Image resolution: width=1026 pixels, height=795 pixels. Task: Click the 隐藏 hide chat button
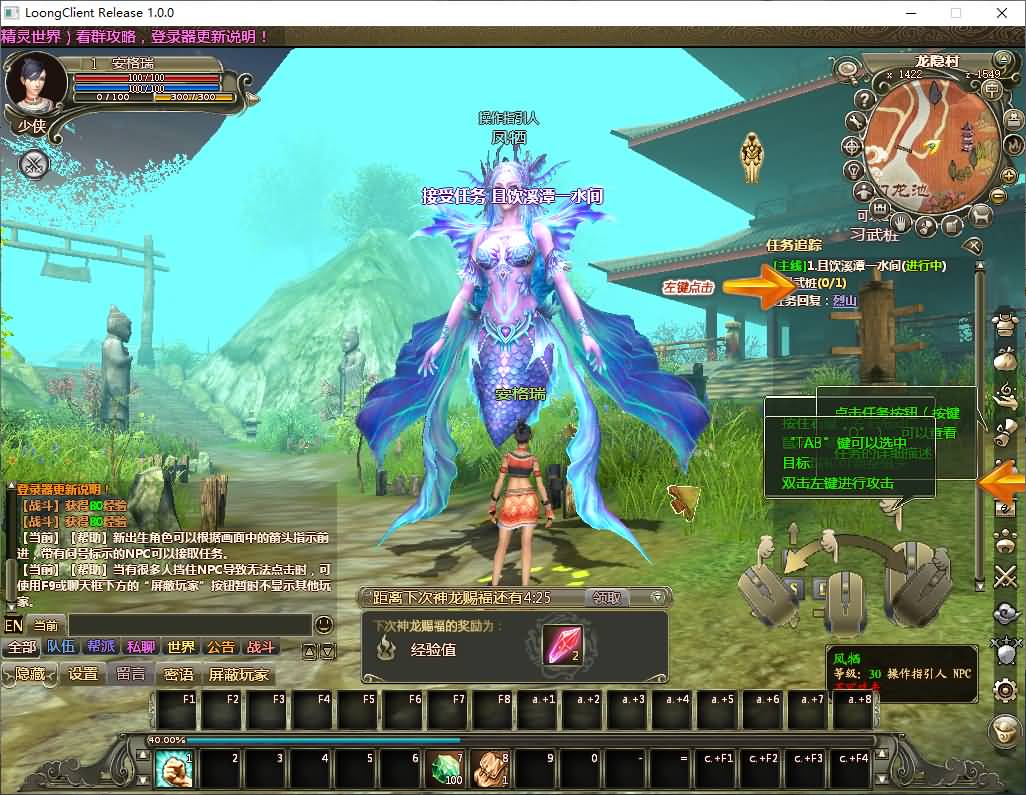[x=30, y=674]
